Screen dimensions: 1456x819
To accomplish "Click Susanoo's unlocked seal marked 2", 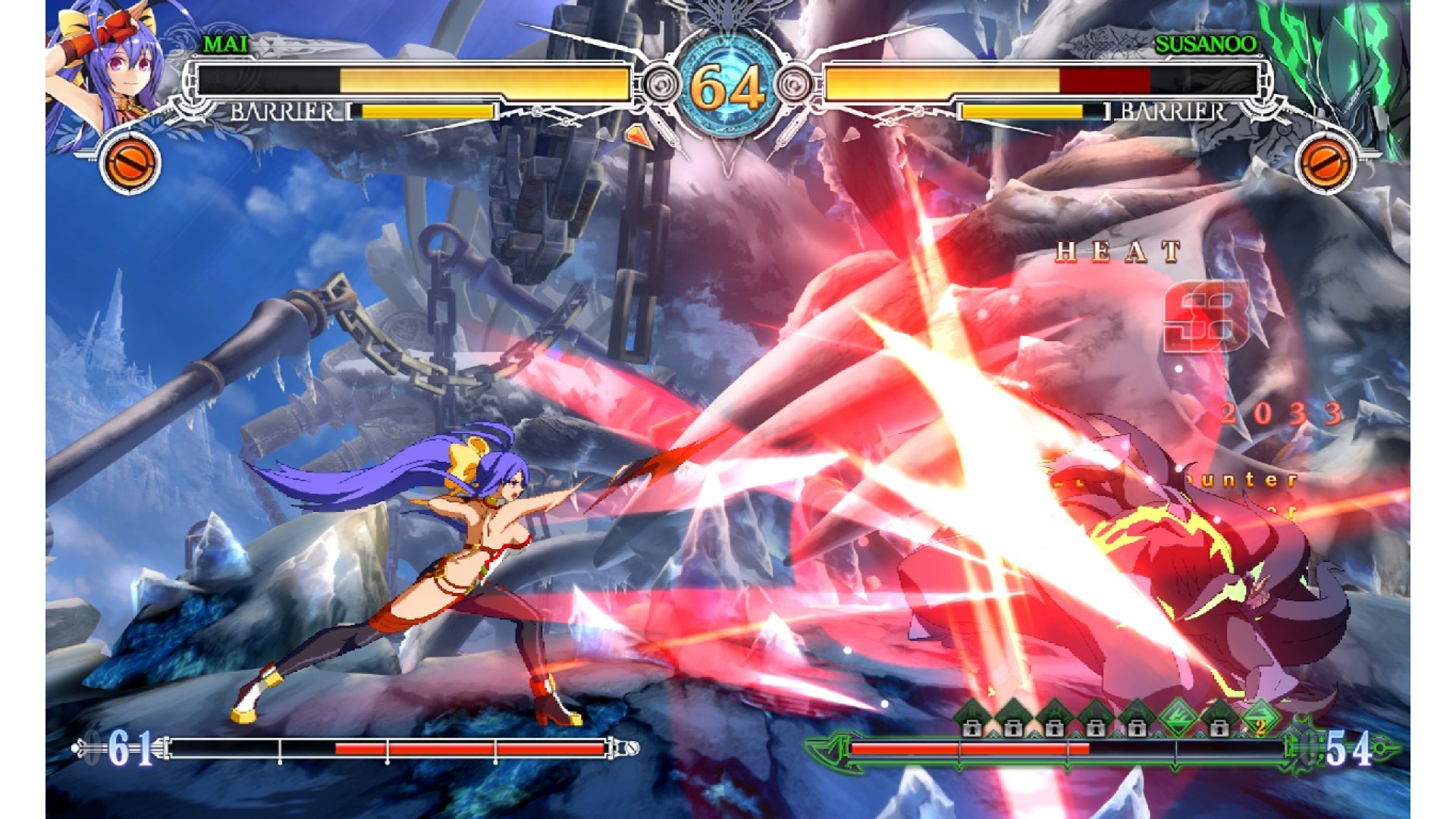I will tap(1260, 718).
